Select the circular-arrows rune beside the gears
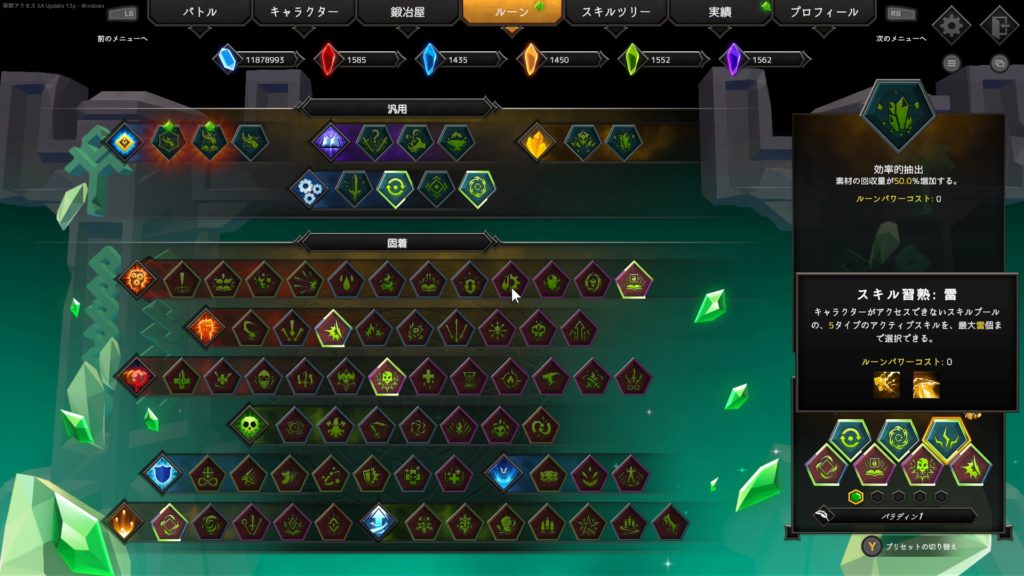 [394, 189]
